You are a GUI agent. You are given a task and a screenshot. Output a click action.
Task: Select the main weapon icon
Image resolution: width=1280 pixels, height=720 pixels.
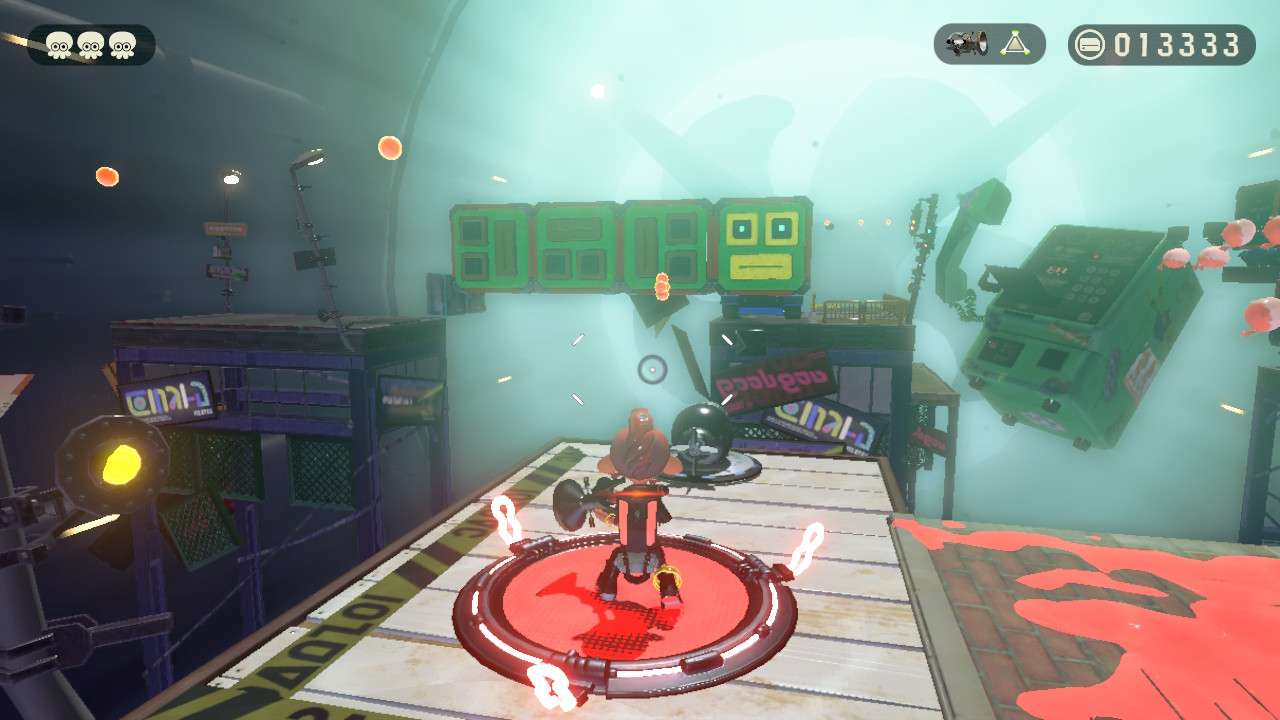(968, 44)
